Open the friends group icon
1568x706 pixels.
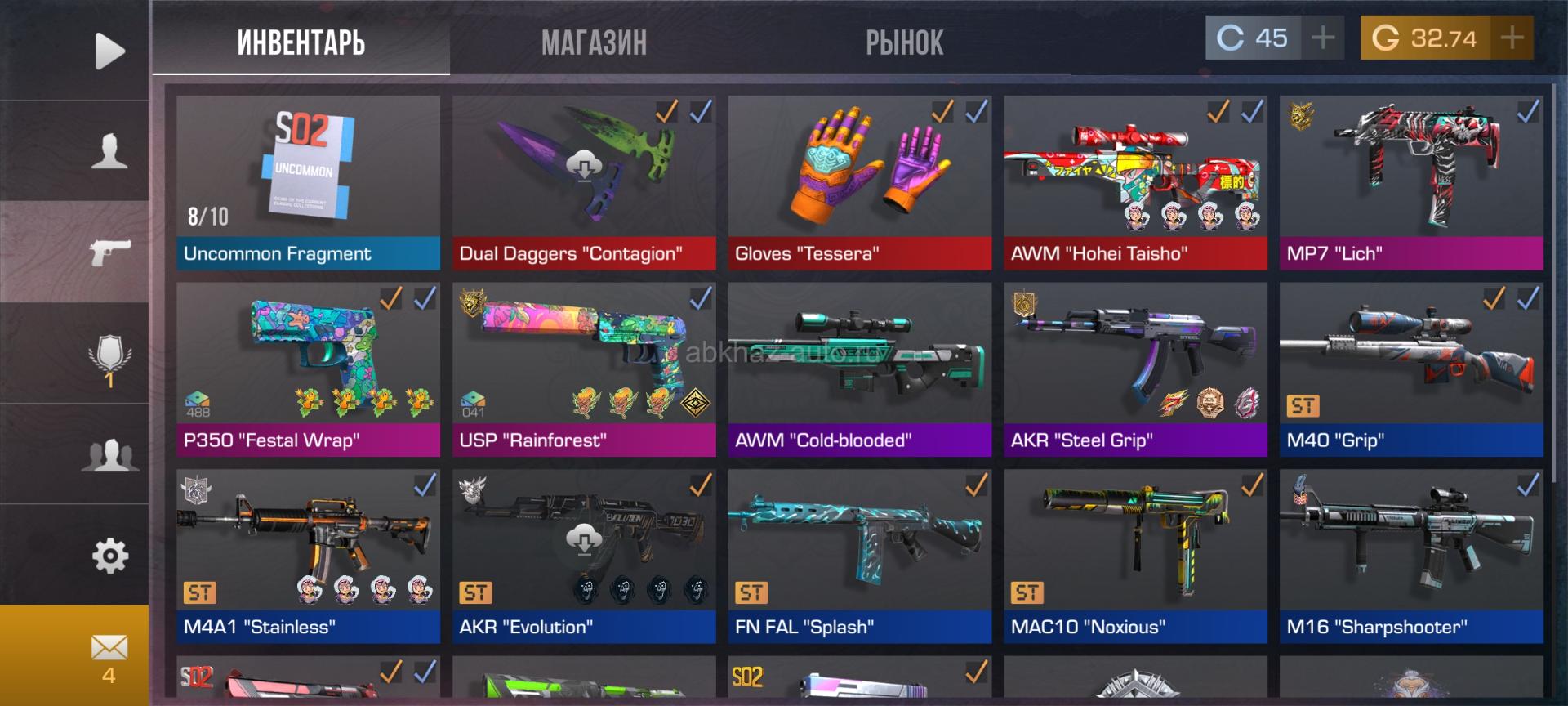click(109, 454)
